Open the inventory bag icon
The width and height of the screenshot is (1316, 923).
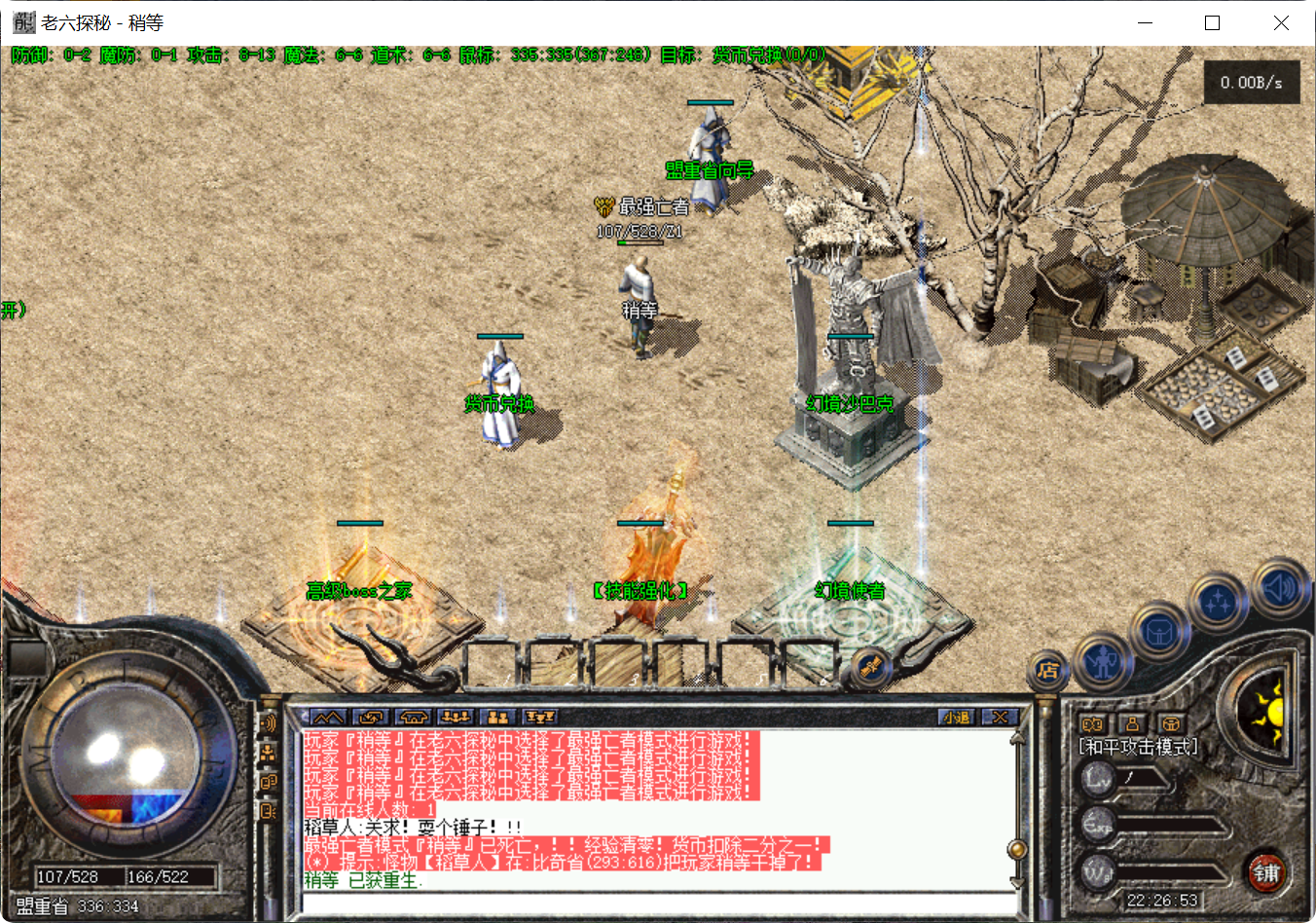point(1160,633)
